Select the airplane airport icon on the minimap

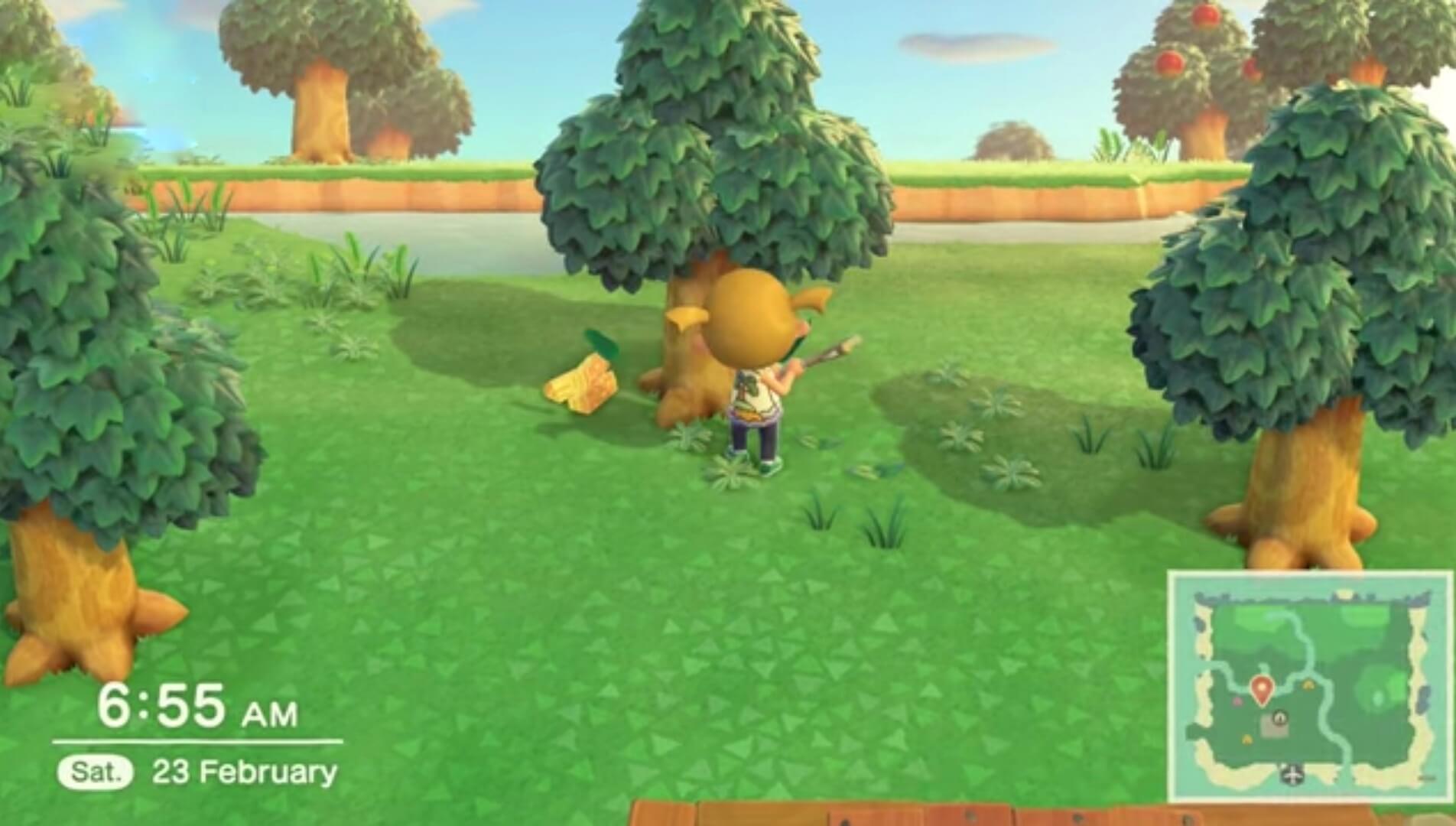pyautogui.click(x=1292, y=776)
